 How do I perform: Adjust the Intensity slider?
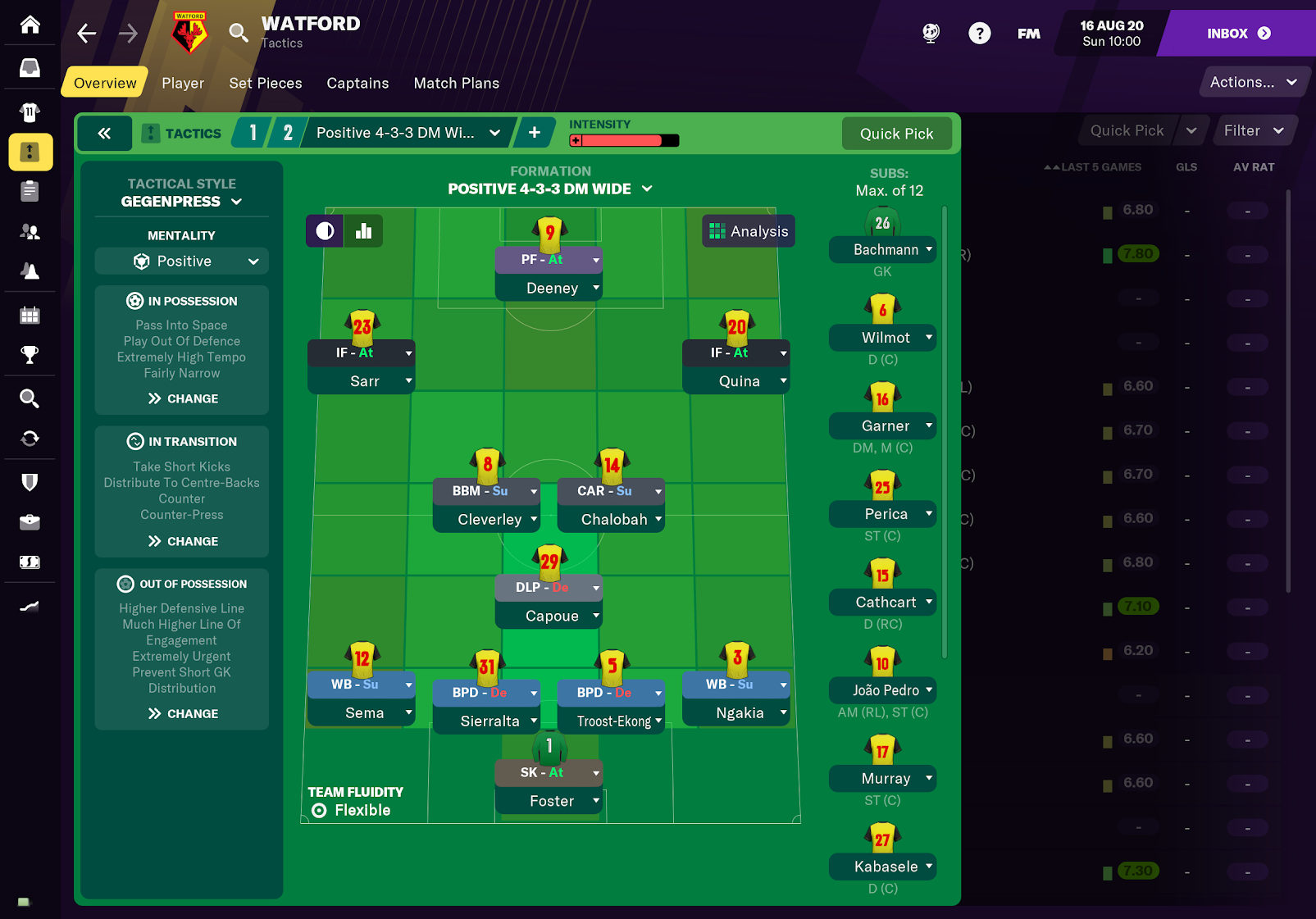pos(623,140)
